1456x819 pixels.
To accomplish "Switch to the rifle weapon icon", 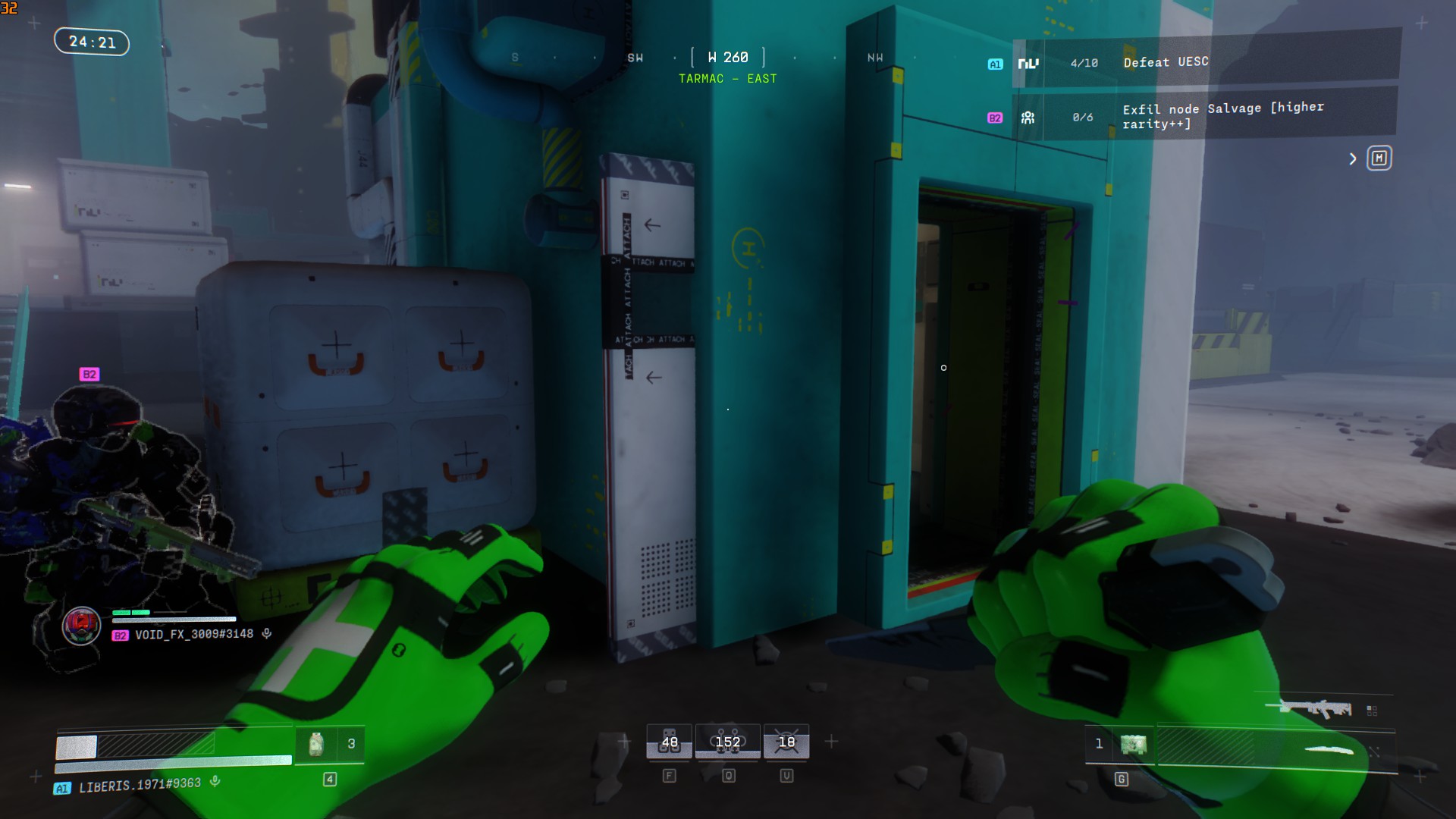I will (1316, 708).
